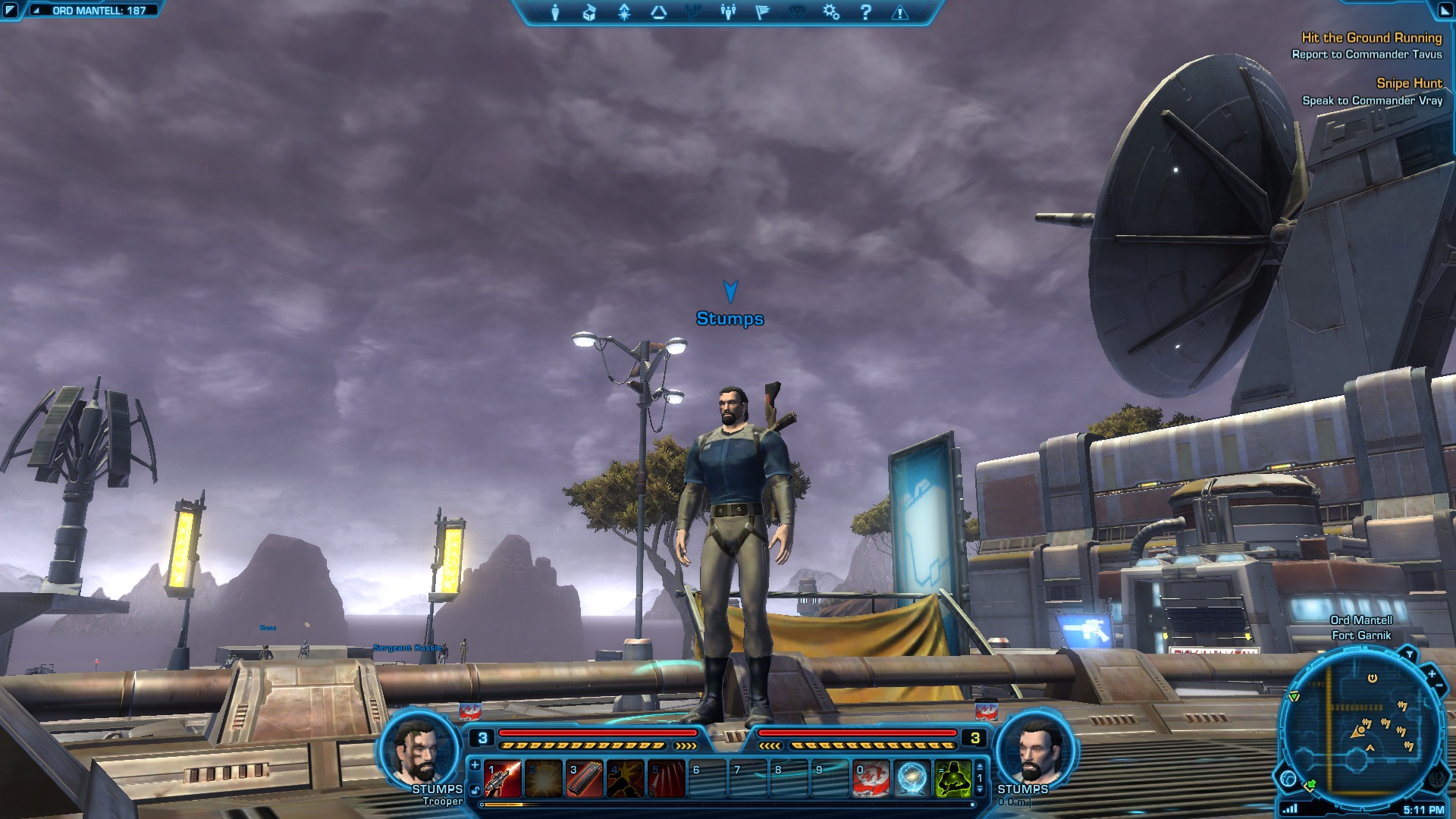Open the mission log triangle icon

tap(659, 12)
